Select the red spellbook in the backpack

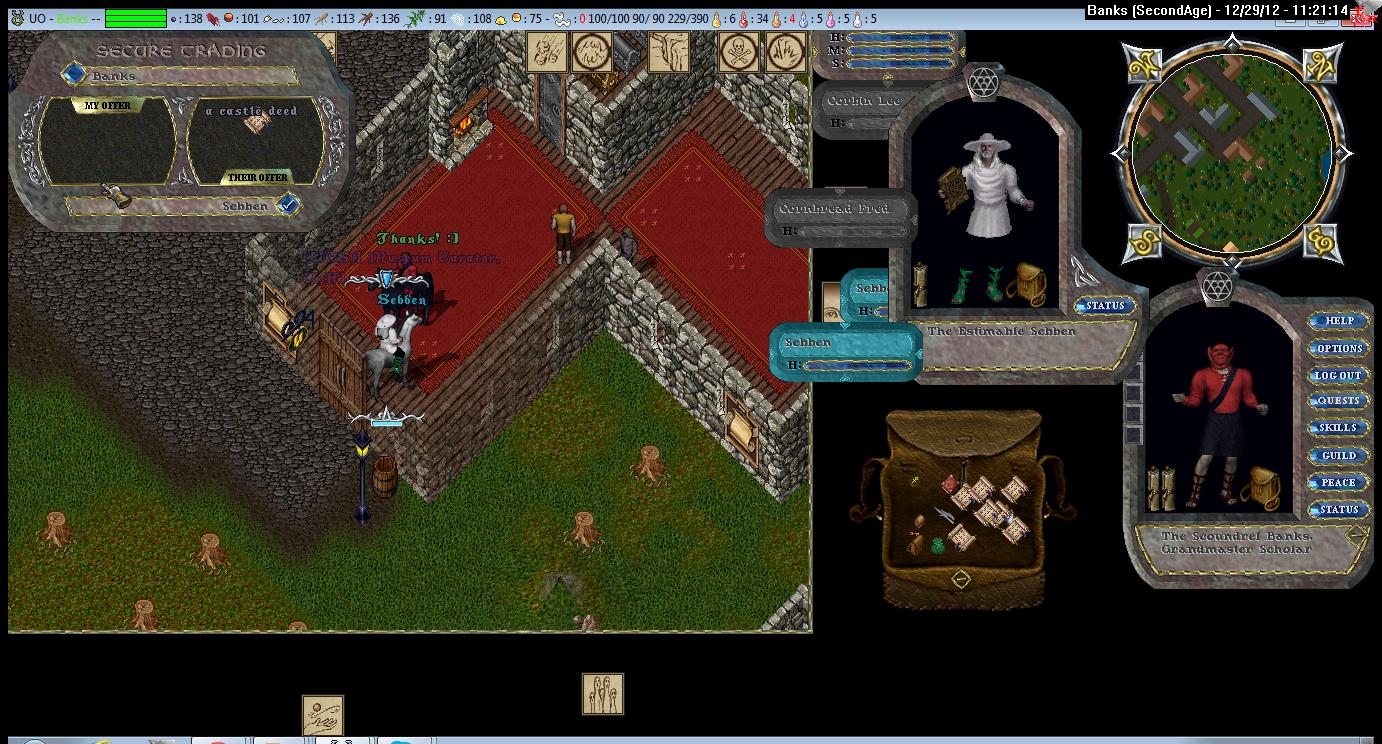tap(949, 485)
